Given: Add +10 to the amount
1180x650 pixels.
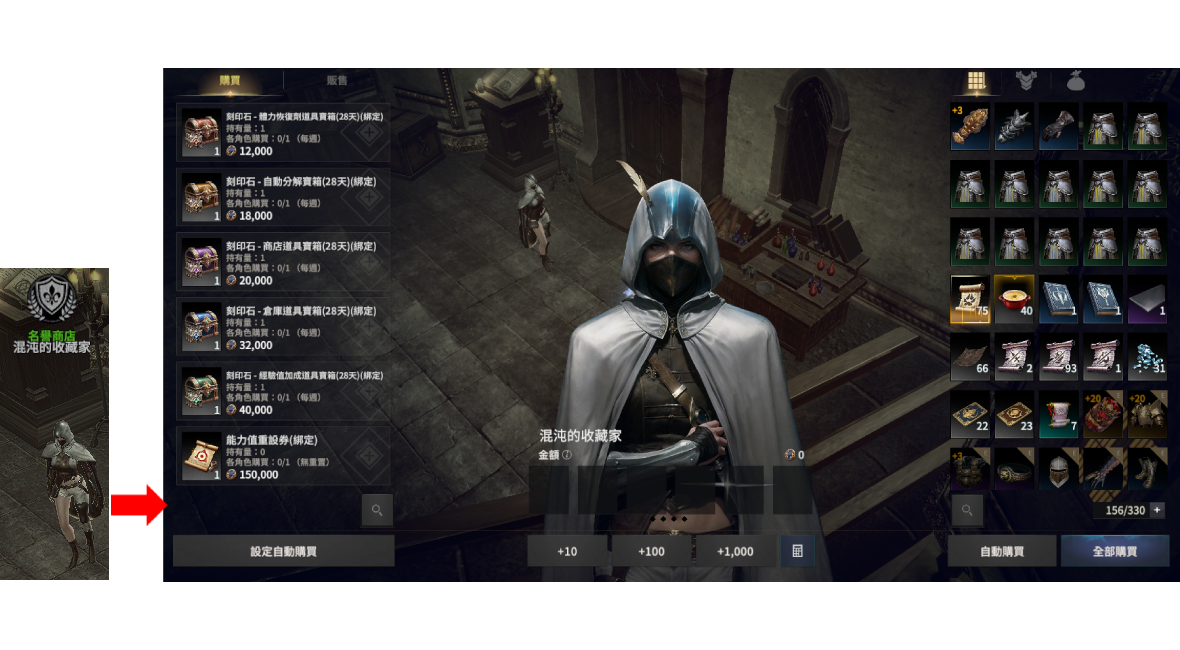Looking at the screenshot, I should pos(567,551).
